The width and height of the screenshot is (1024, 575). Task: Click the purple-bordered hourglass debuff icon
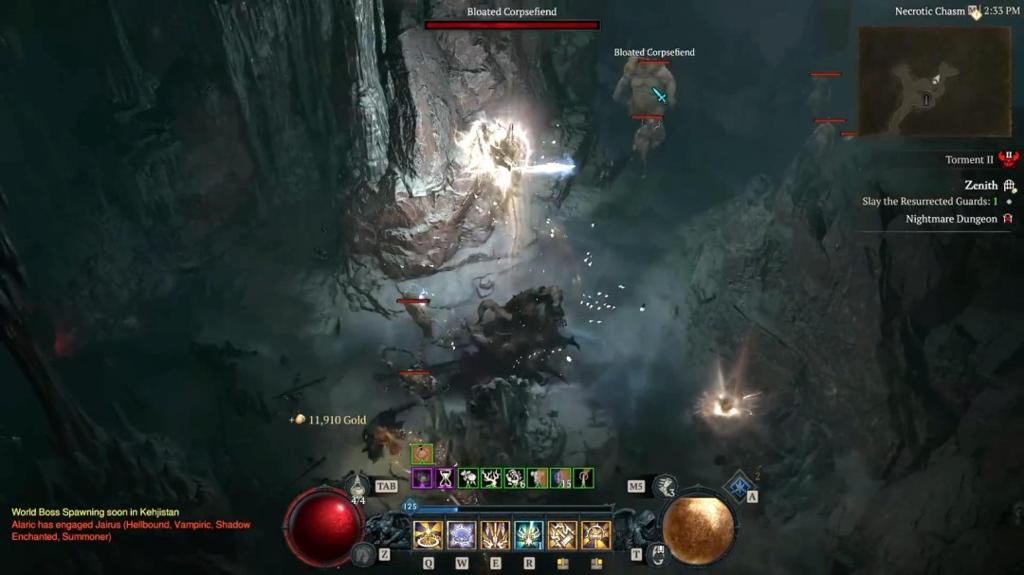(445, 478)
